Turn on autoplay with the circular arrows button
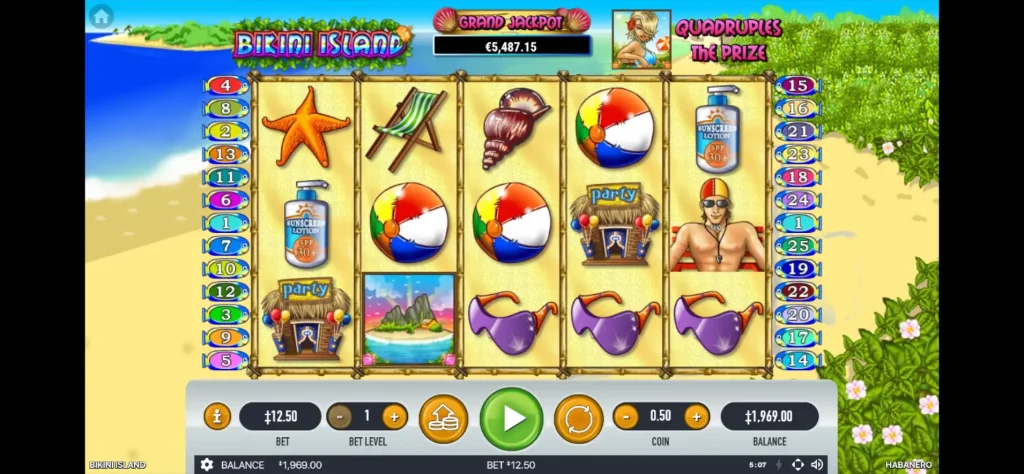 pyautogui.click(x=578, y=417)
